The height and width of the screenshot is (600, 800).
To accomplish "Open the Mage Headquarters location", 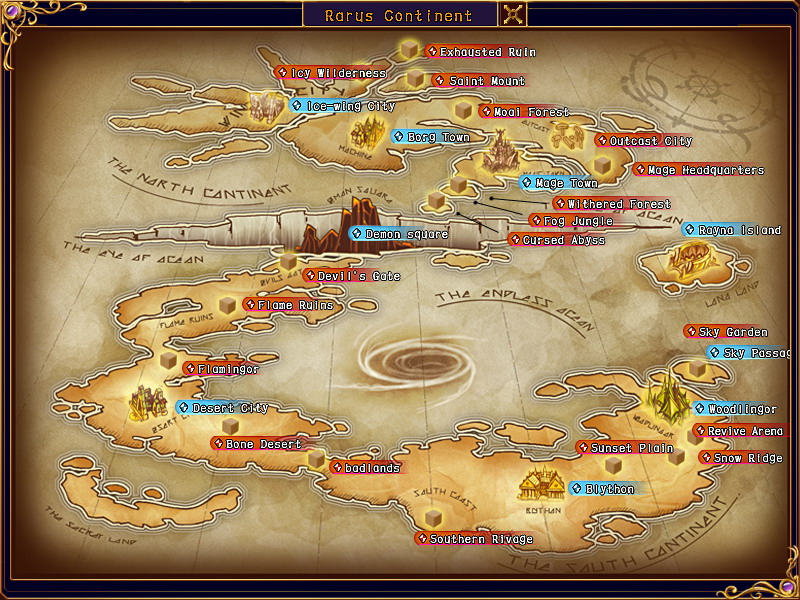I will (698, 170).
